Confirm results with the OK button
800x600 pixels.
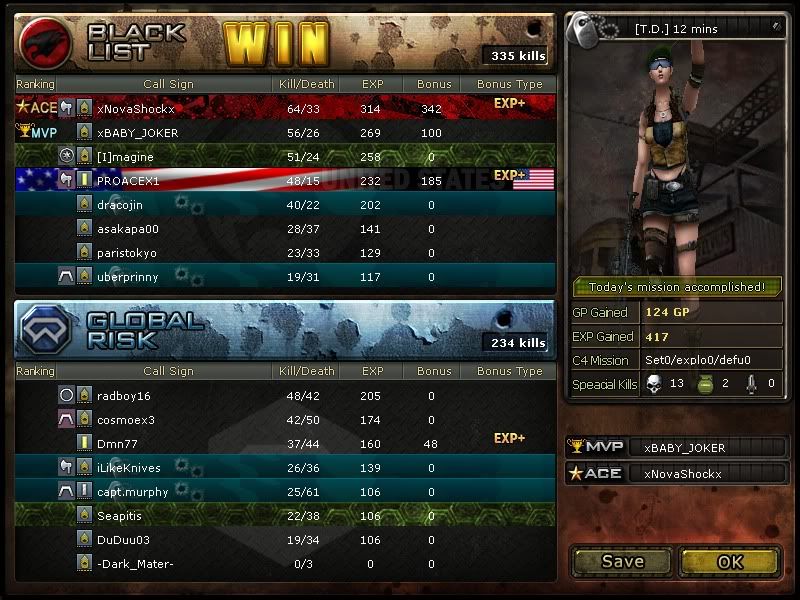730,561
